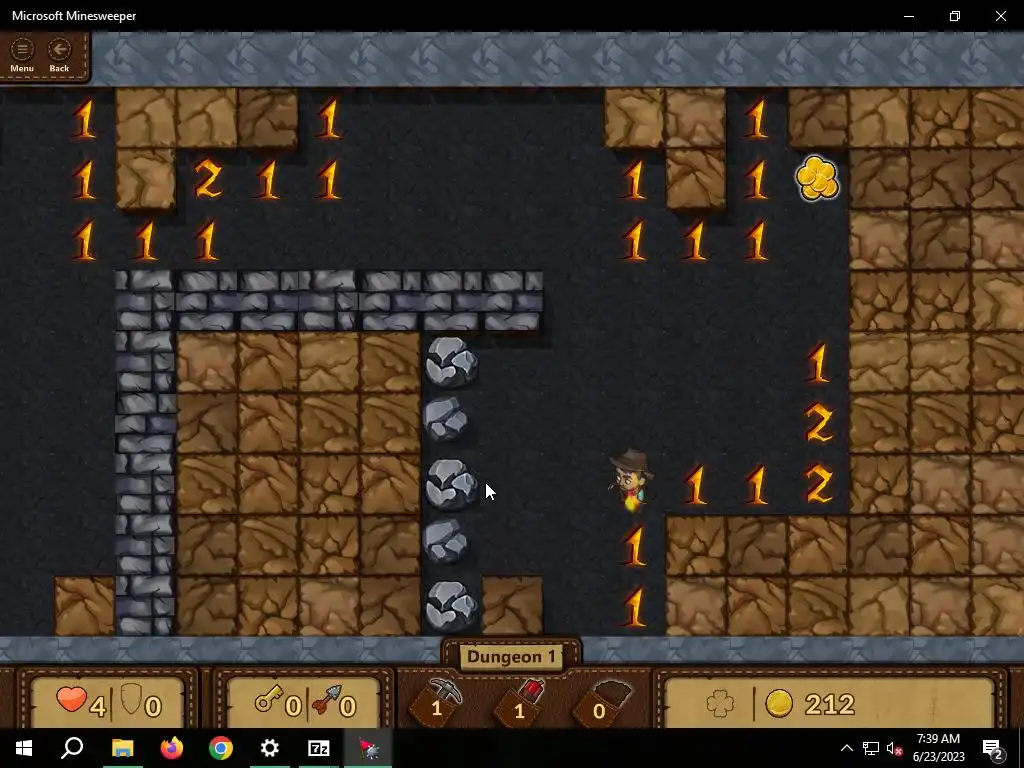Minimize the Minesweeper window
This screenshot has height=768, width=1024.
pyautogui.click(x=909, y=16)
